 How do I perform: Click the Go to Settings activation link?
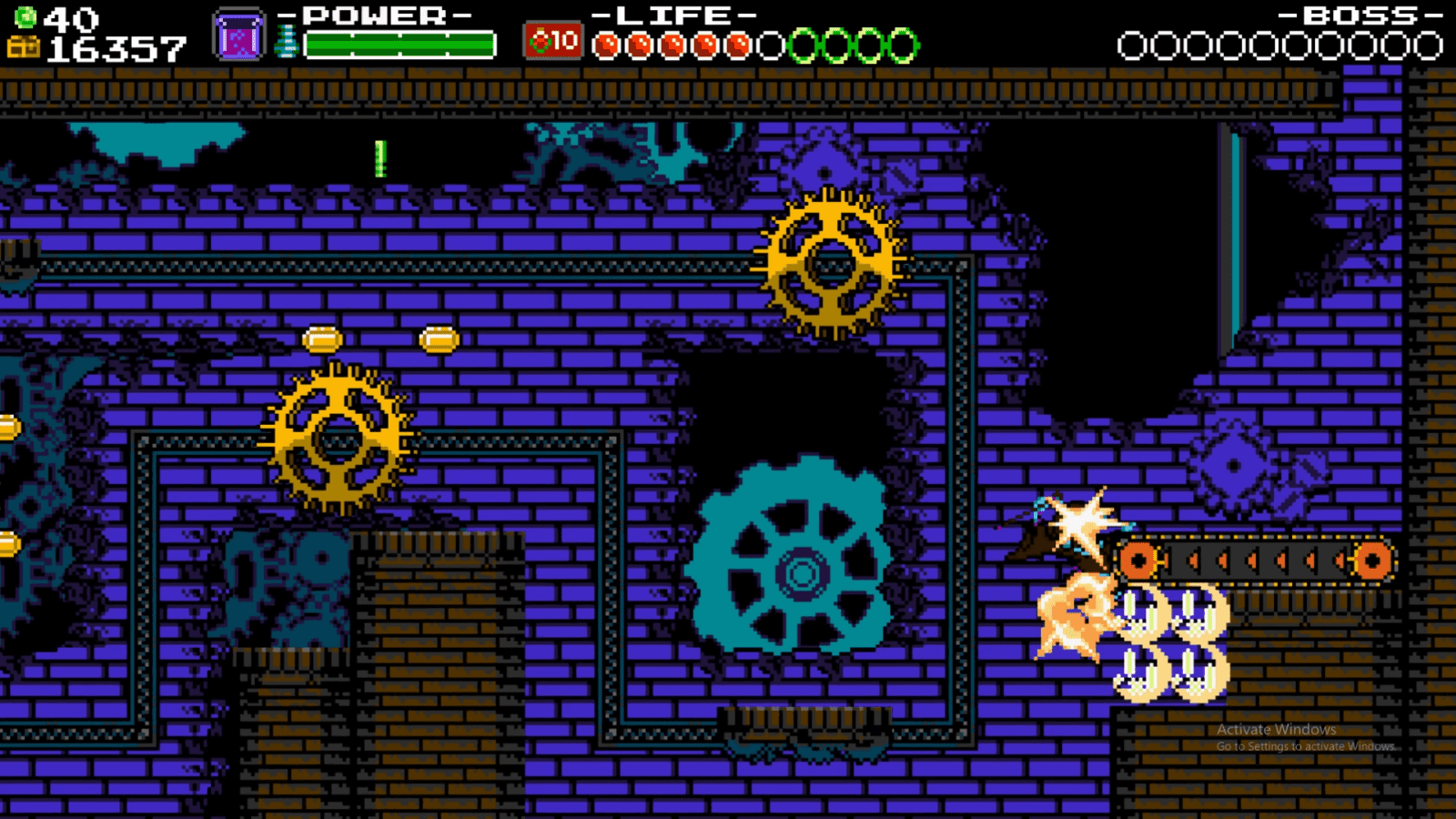coord(1304,744)
